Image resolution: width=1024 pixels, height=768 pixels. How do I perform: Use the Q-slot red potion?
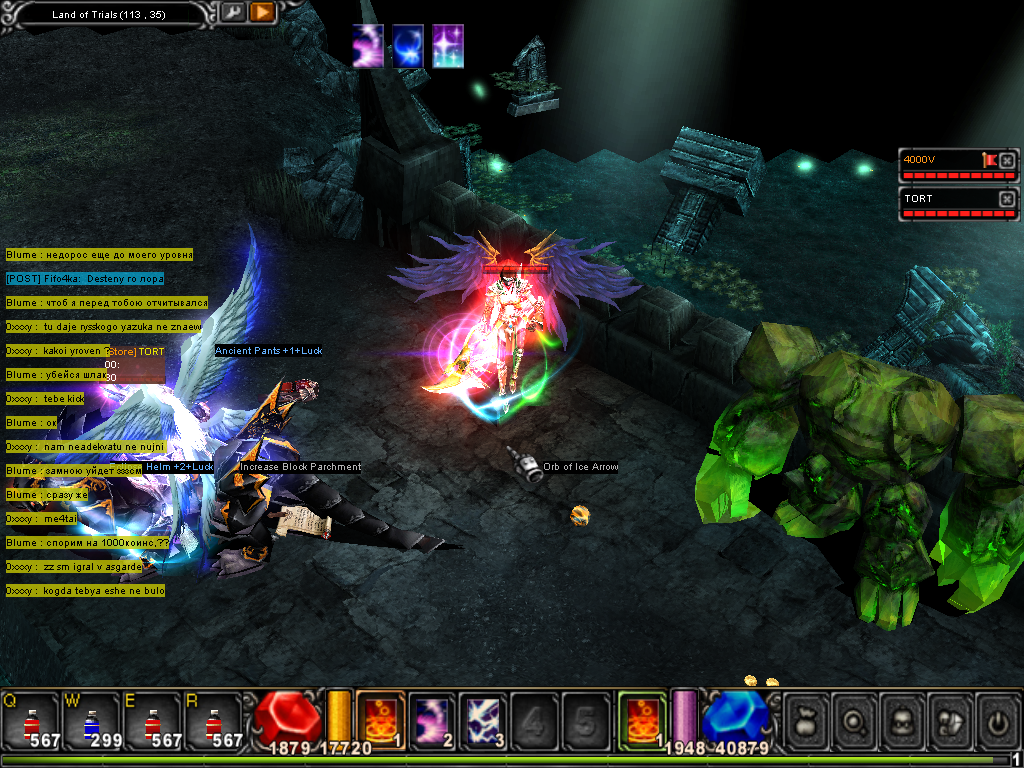pyautogui.click(x=30, y=720)
